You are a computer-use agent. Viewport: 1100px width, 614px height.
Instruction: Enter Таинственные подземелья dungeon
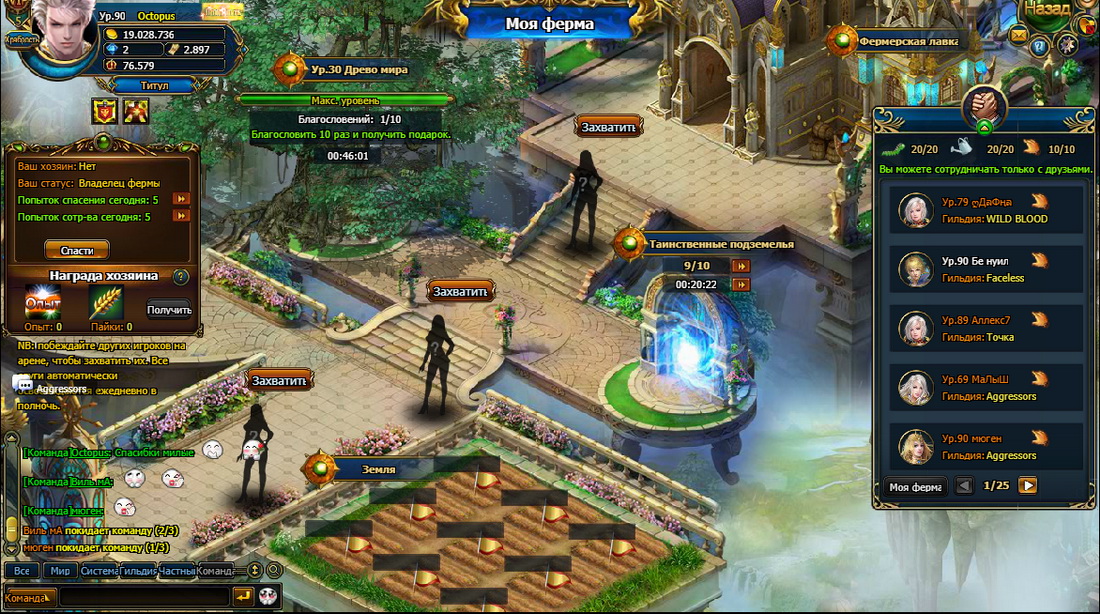720,243
